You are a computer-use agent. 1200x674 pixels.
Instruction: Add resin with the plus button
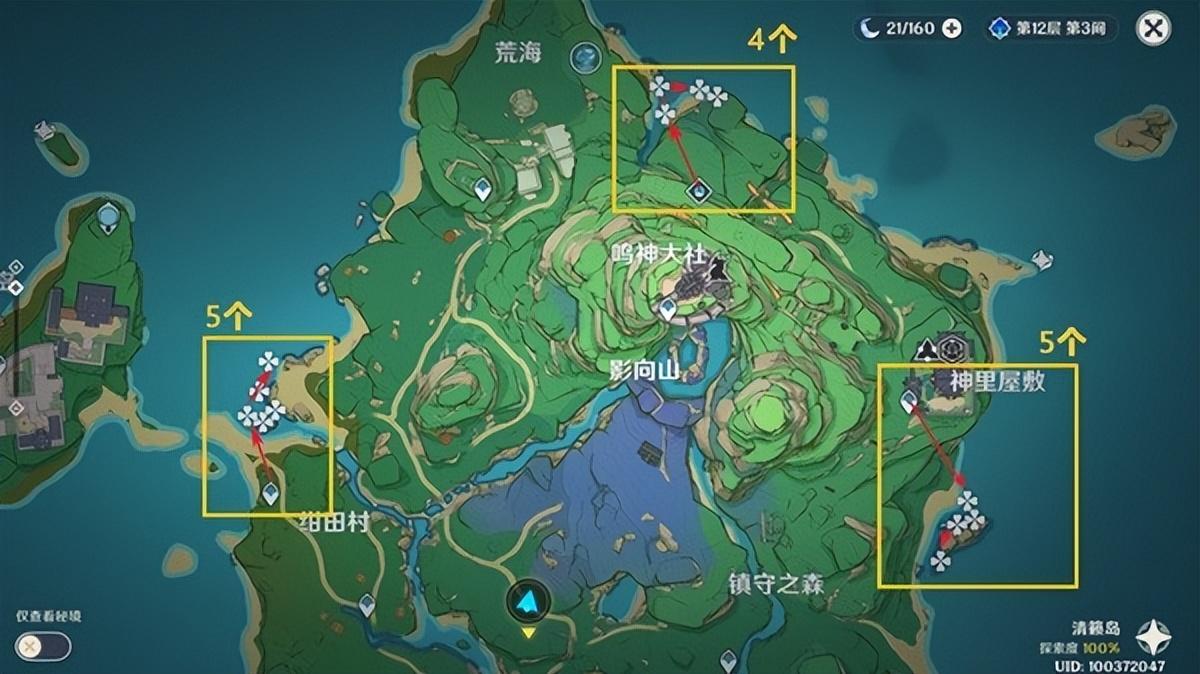pos(952,28)
